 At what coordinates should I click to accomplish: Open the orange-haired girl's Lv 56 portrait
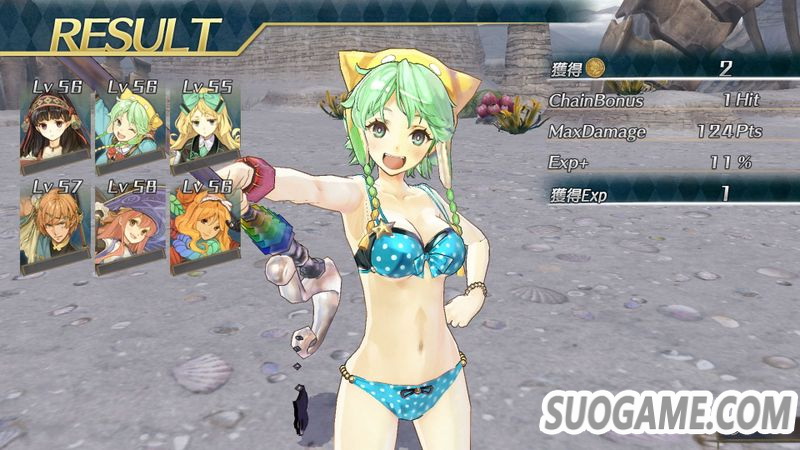tap(205, 225)
